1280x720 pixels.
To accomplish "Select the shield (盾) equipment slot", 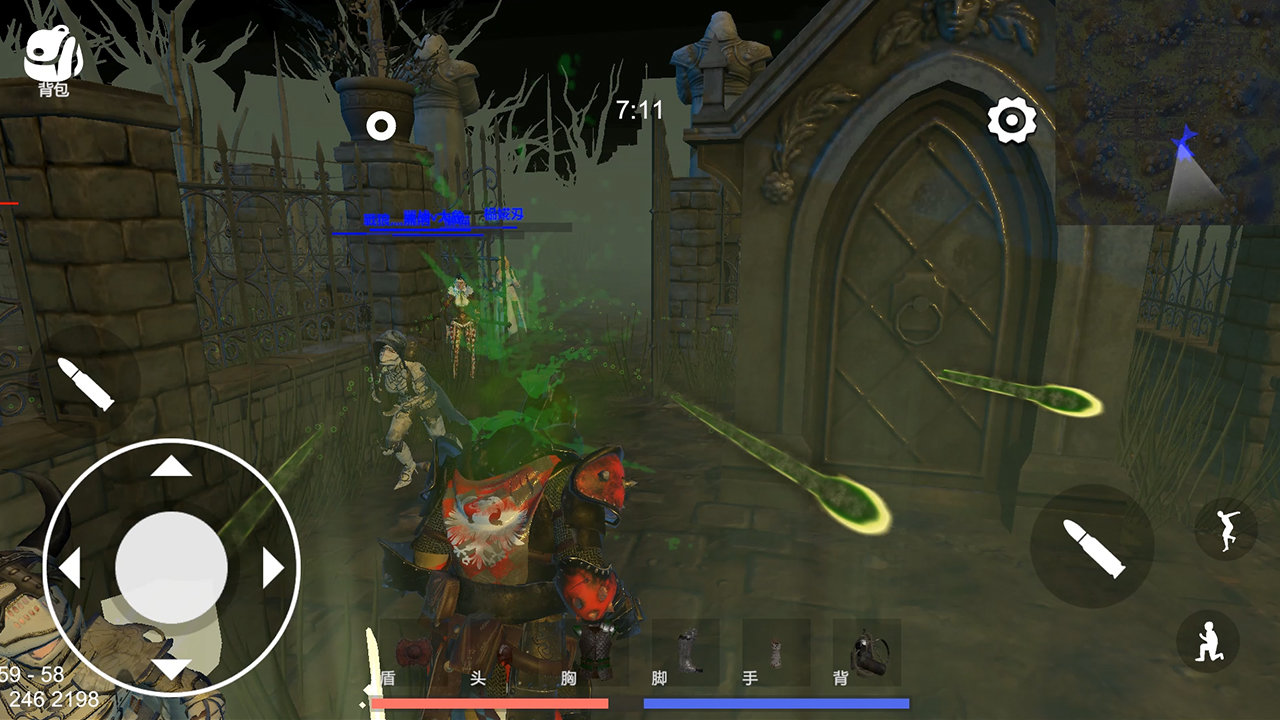I will click(412, 652).
